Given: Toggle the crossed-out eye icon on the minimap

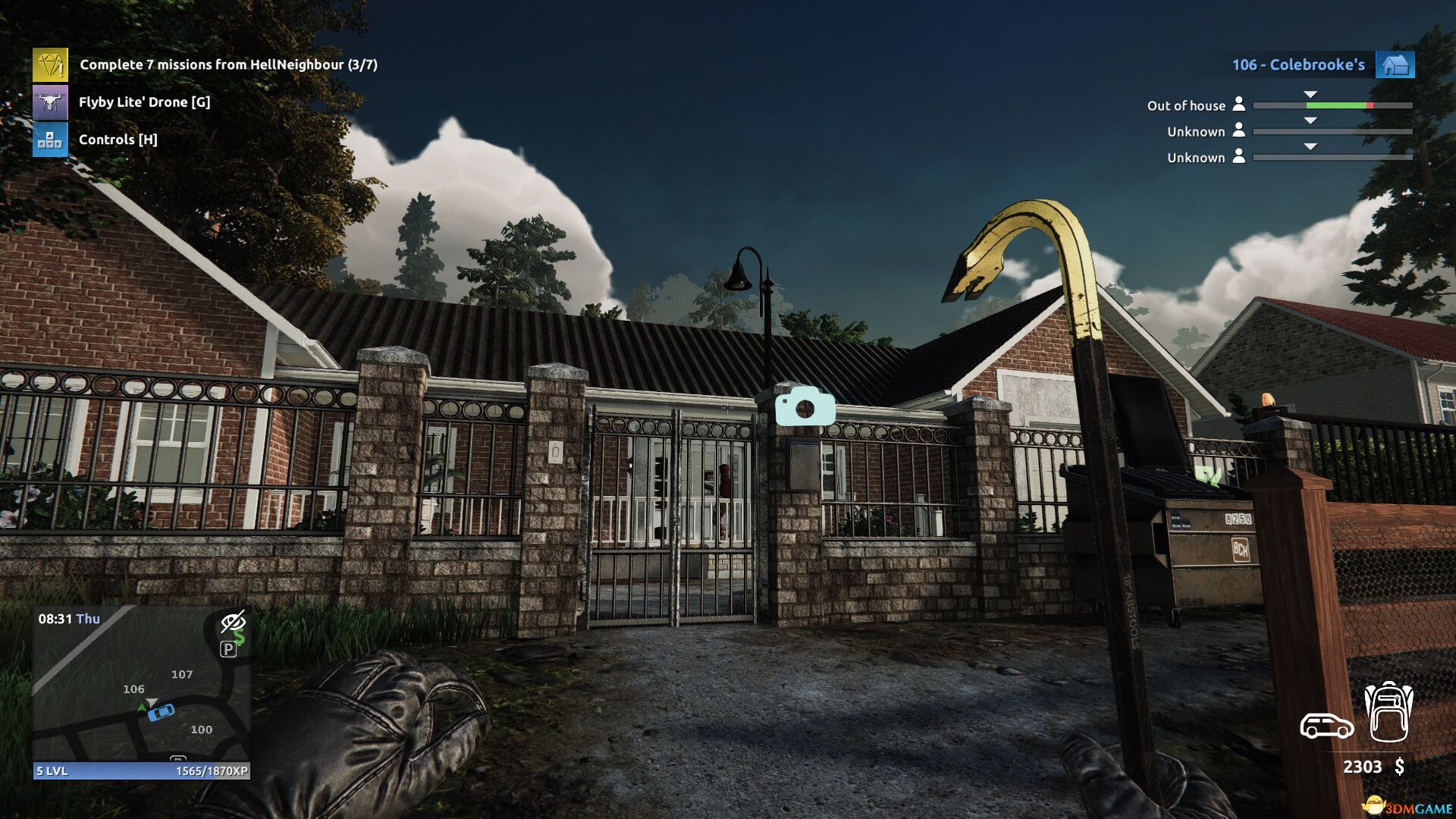Looking at the screenshot, I should pos(234,622).
